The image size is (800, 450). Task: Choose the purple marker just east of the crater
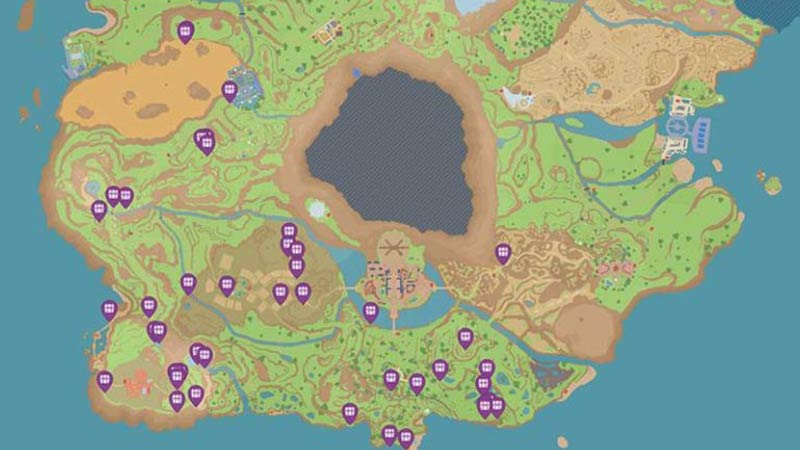tap(503, 253)
